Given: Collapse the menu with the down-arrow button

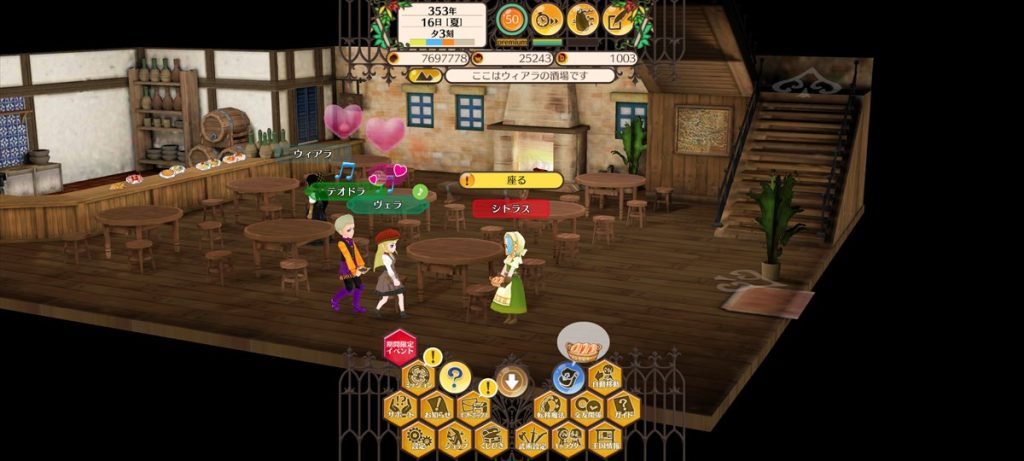Looking at the screenshot, I should pos(512,380).
